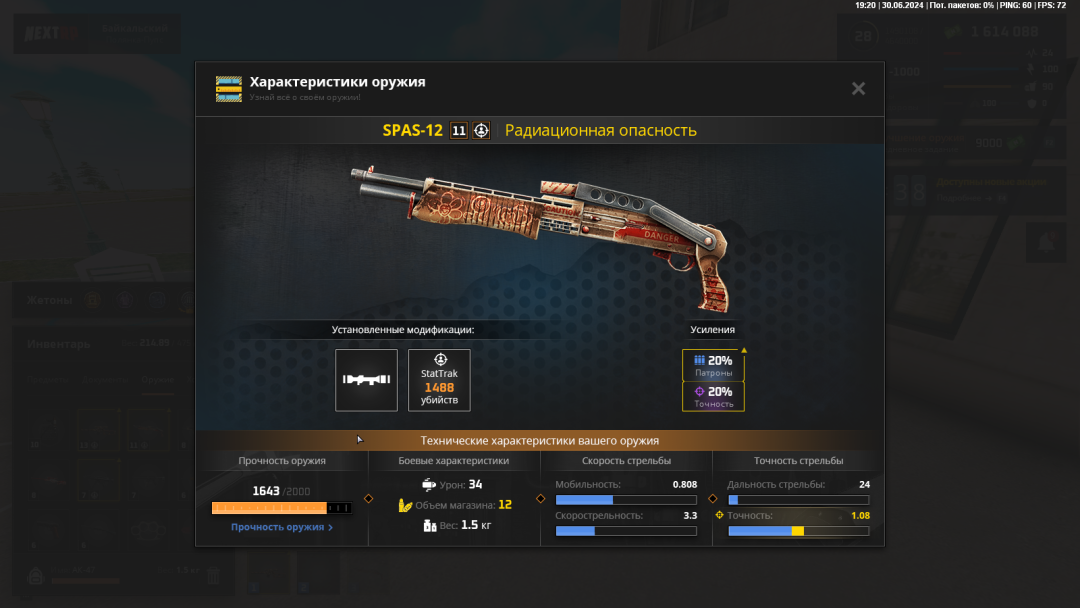
Task: Click the StatTrak kills module
Action: coord(439,380)
